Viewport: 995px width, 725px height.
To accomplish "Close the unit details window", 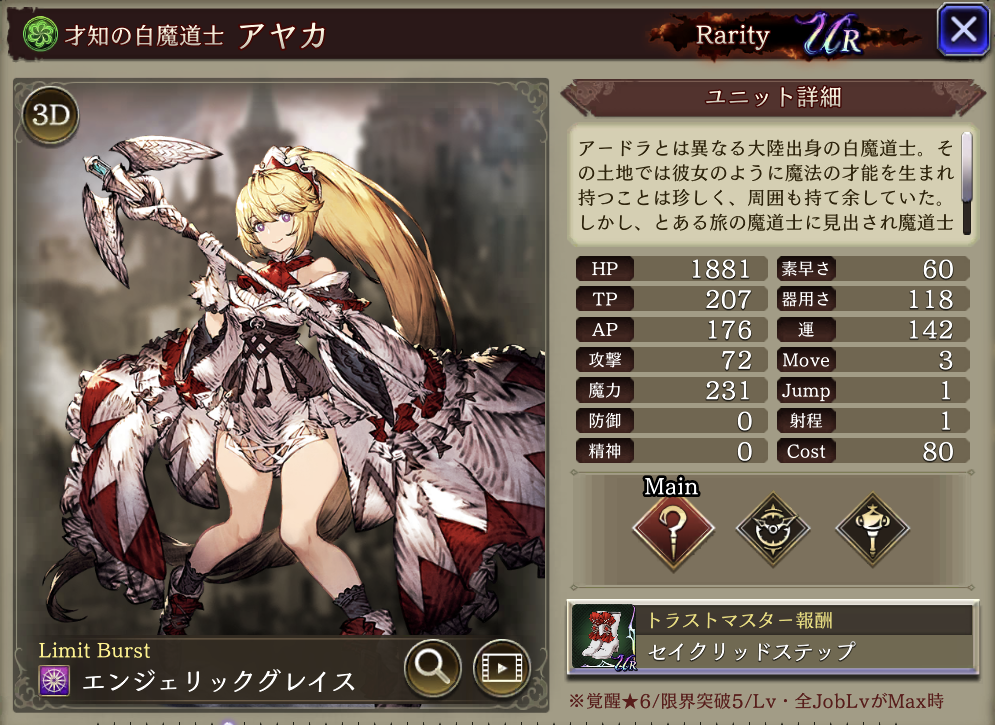I will point(962,30).
